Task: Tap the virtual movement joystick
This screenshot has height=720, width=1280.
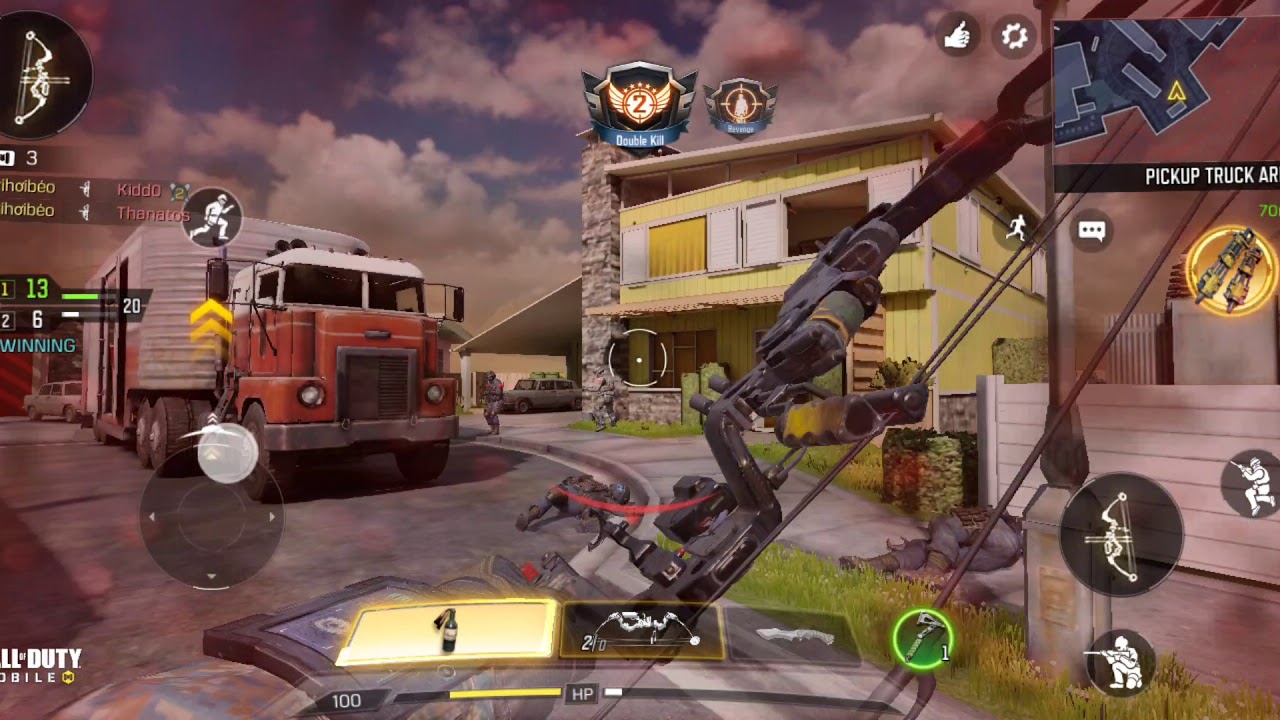Action: 211,517
